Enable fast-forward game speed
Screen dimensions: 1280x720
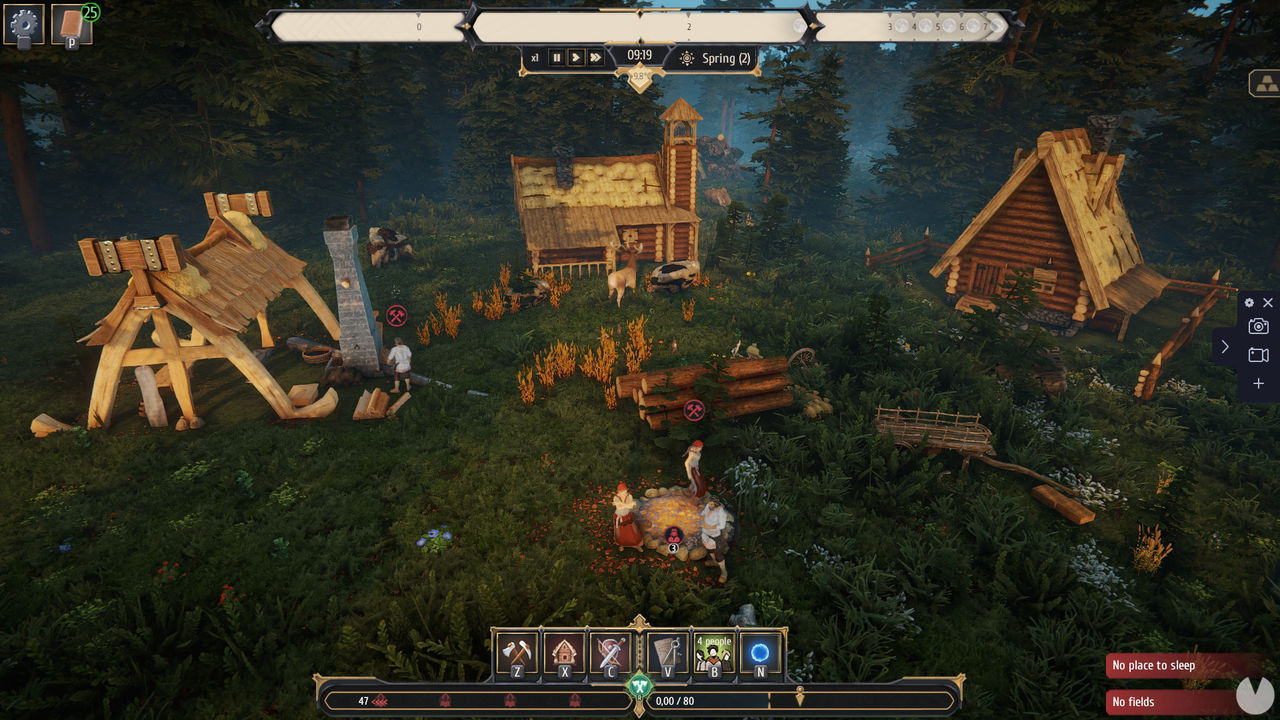pos(596,58)
